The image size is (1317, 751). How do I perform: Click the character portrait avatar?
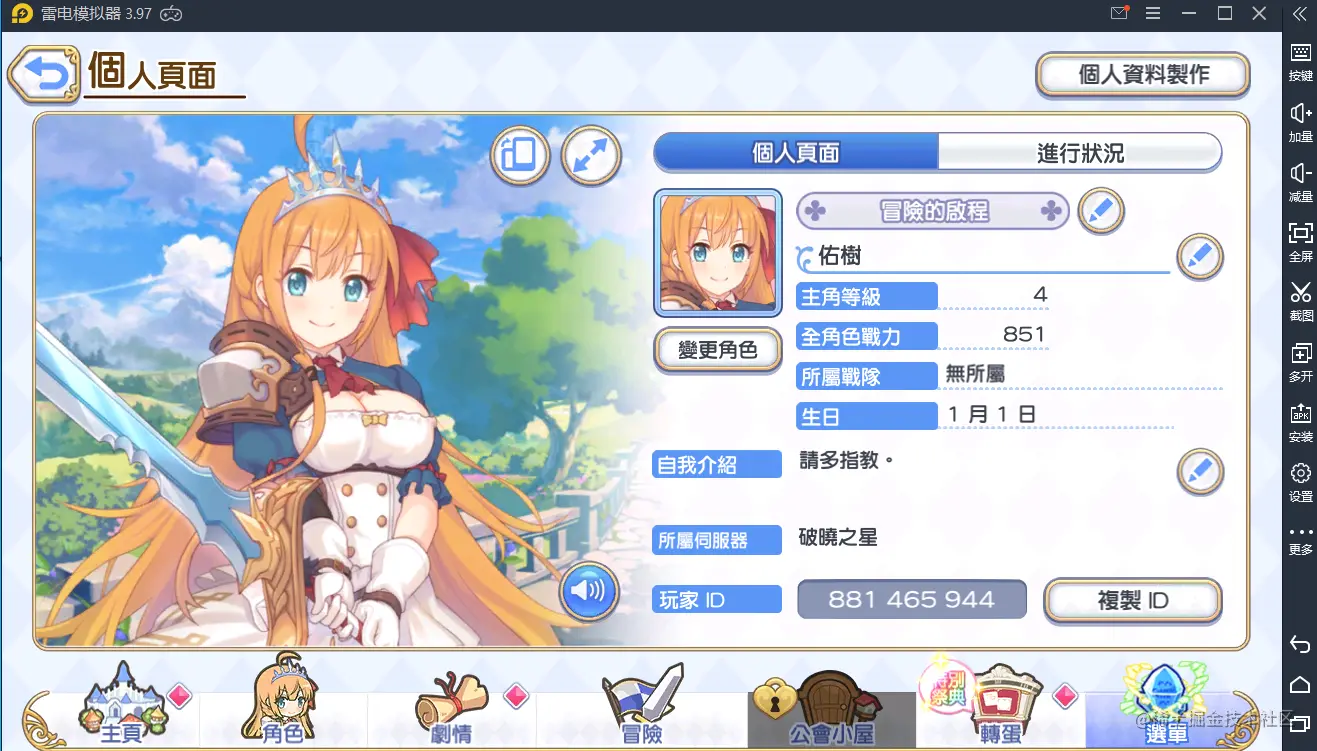718,252
